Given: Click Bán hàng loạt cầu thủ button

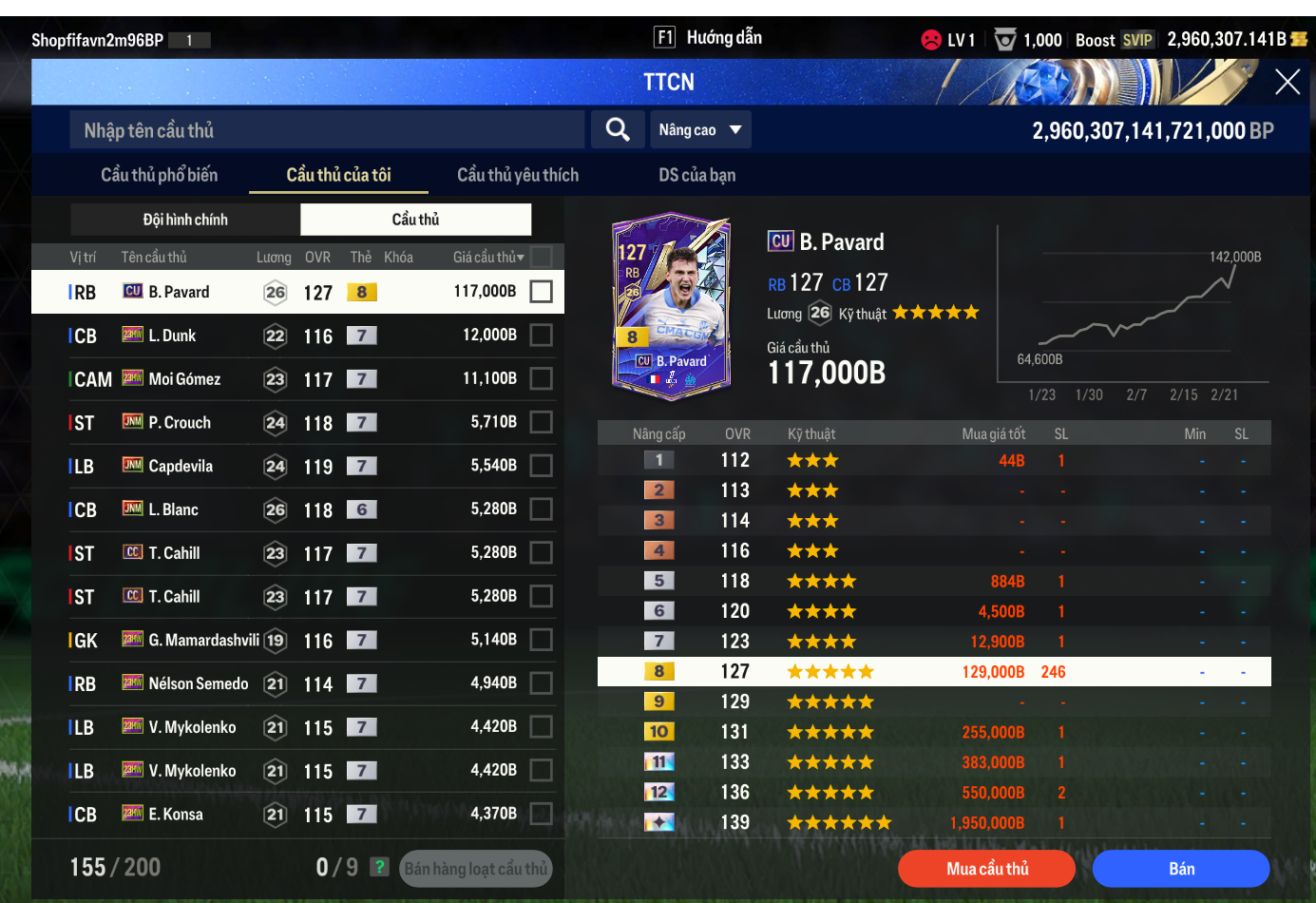Looking at the screenshot, I should [x=475, y=869].
